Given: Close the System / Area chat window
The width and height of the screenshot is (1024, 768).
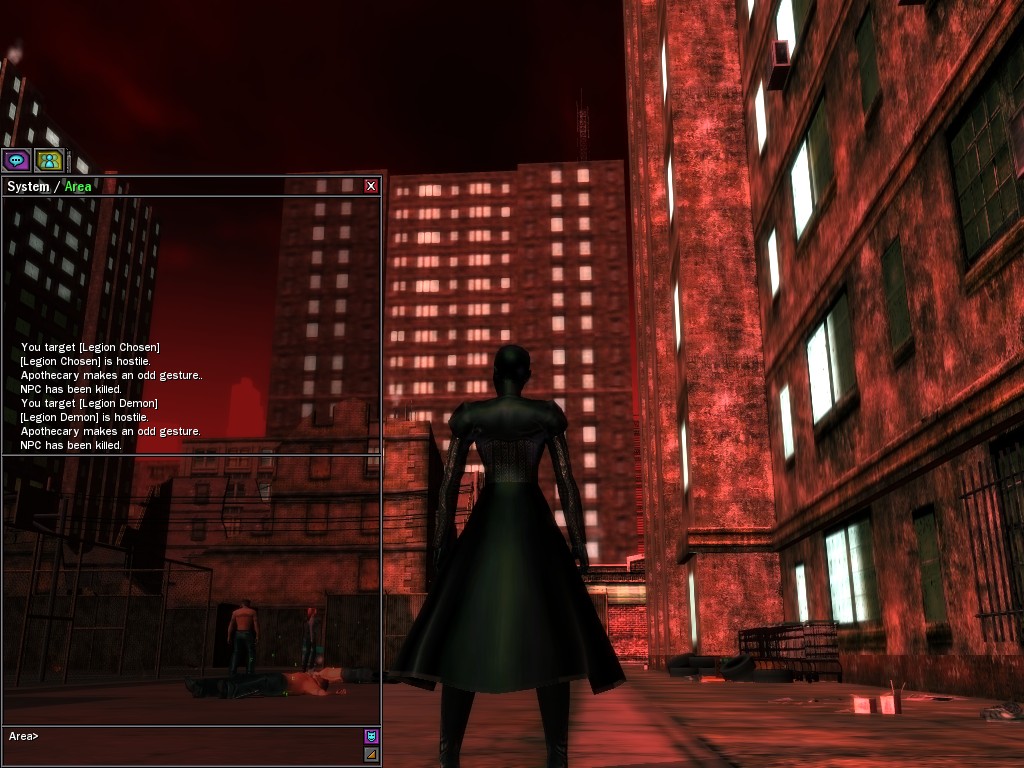Looking at the screenshot, I should [x=371, y=186].
